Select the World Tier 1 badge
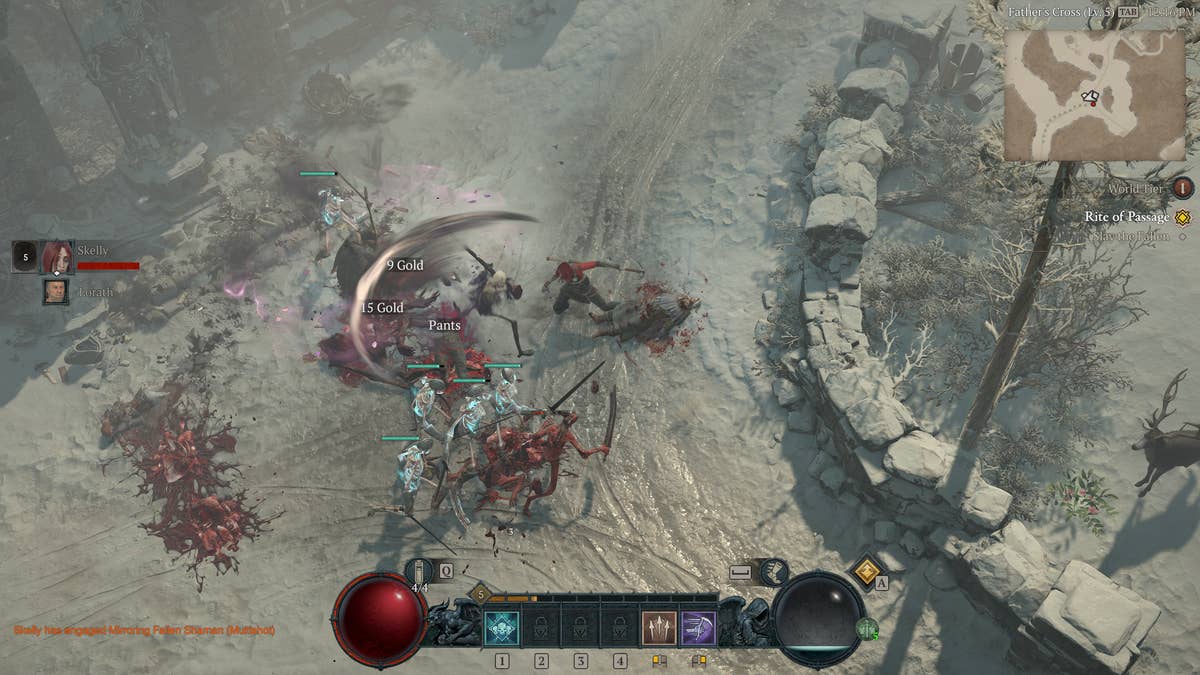 pyautogui.click(x=1183, y=188)
